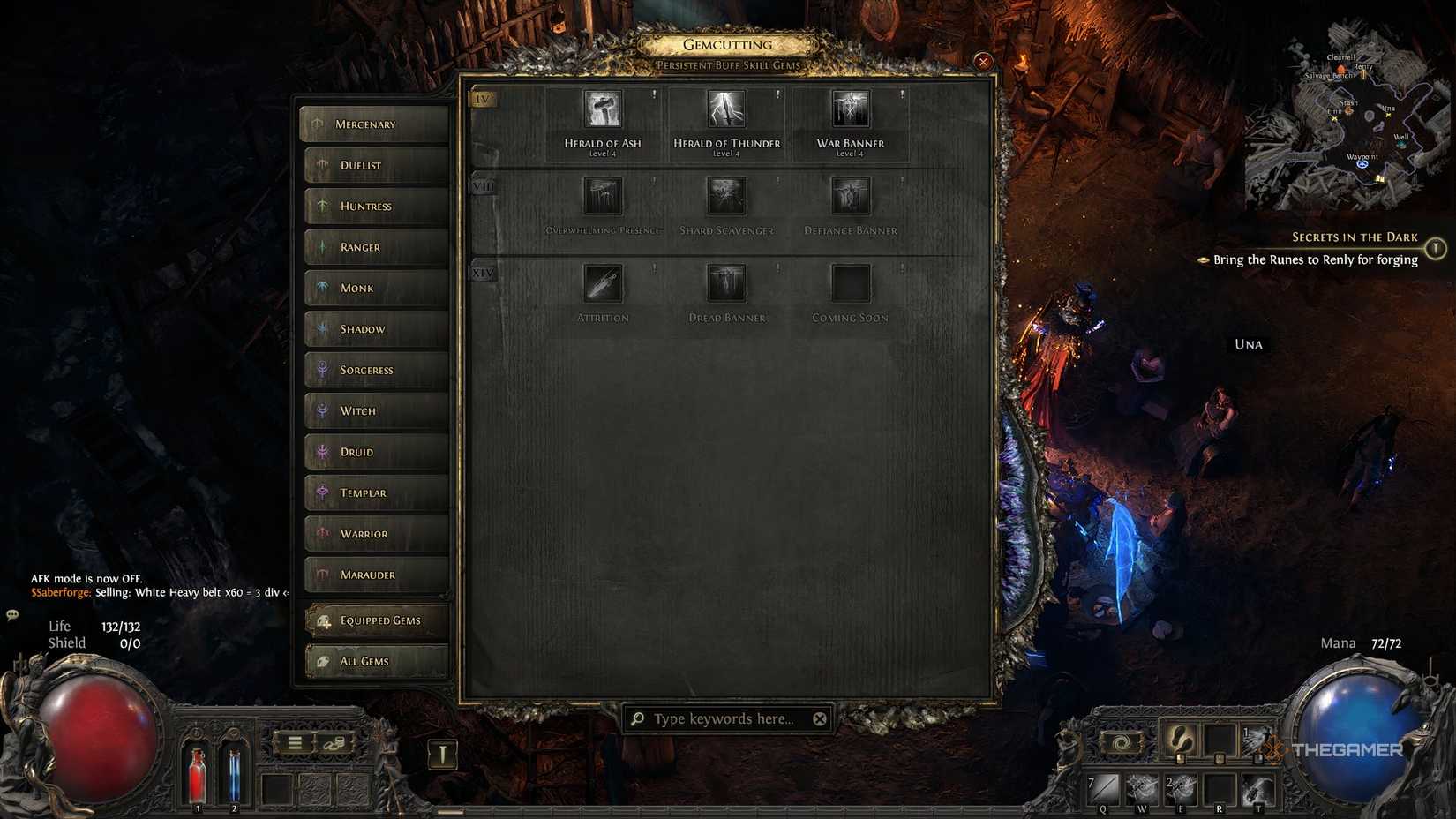Toggle the Monk class filter

(x=375, y=288)
